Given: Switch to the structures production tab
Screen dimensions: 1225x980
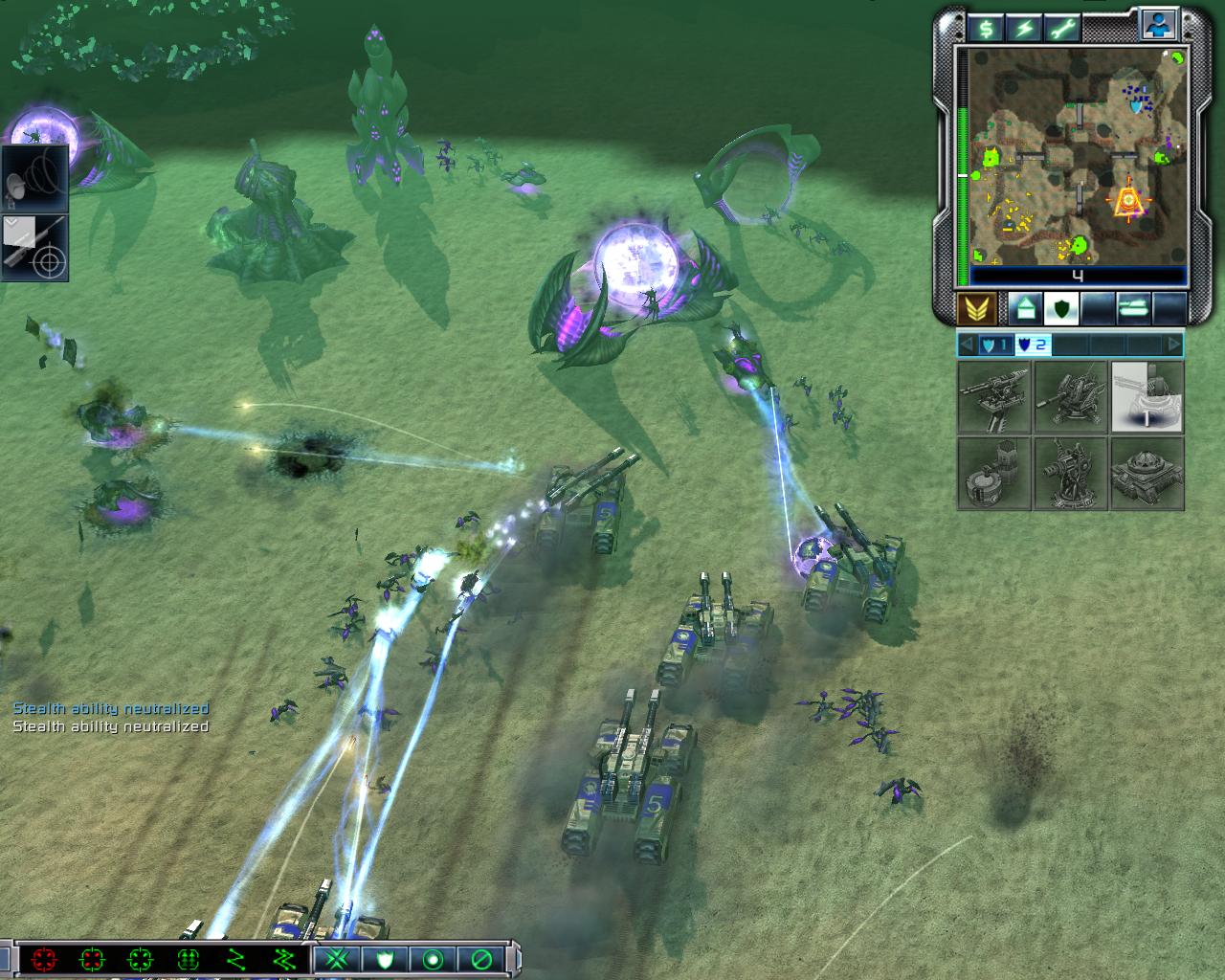Looking at the screenshot, I should point(1023,308).
